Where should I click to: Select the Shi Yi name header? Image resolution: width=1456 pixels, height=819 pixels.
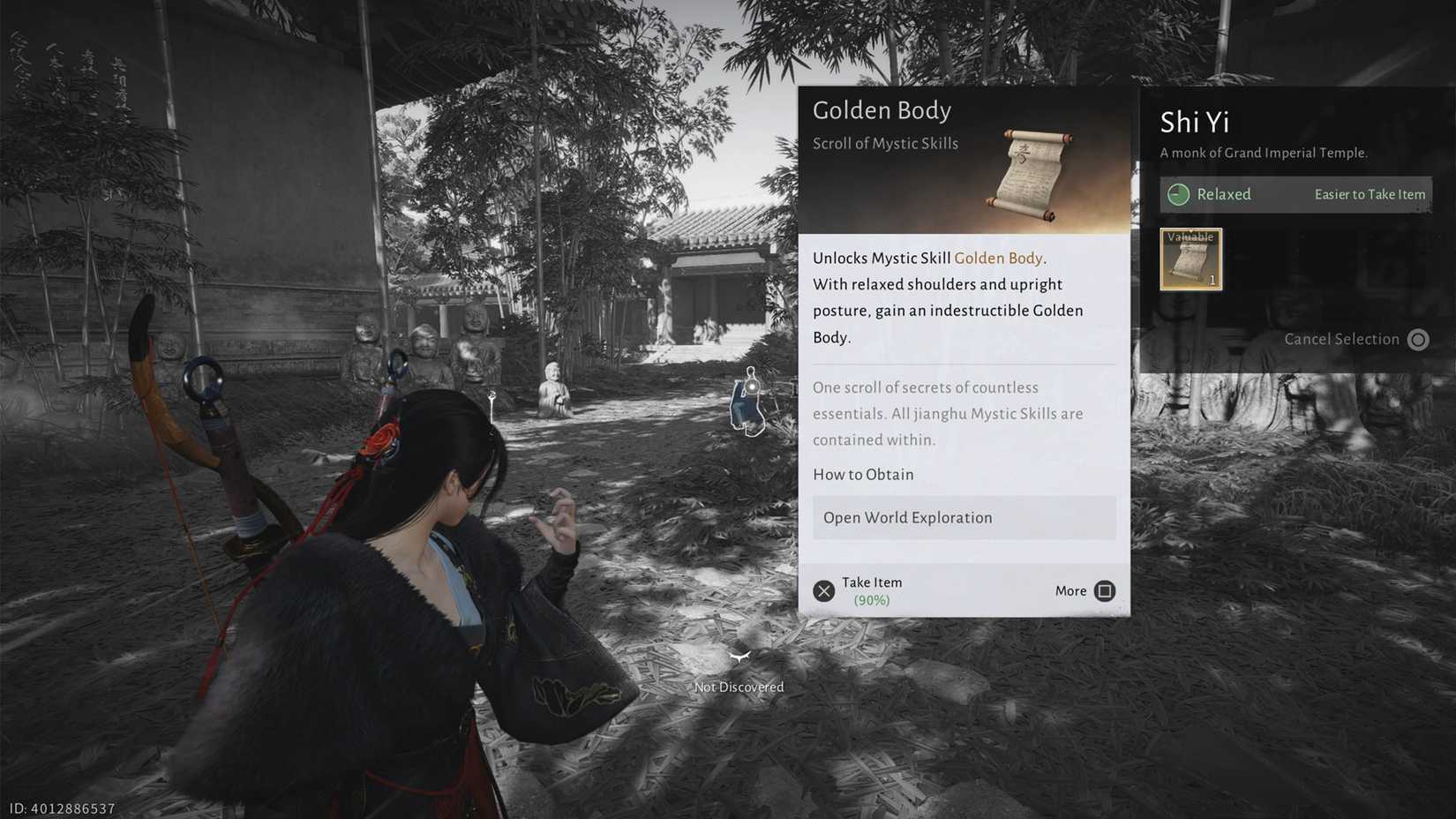click(1194, 123)
